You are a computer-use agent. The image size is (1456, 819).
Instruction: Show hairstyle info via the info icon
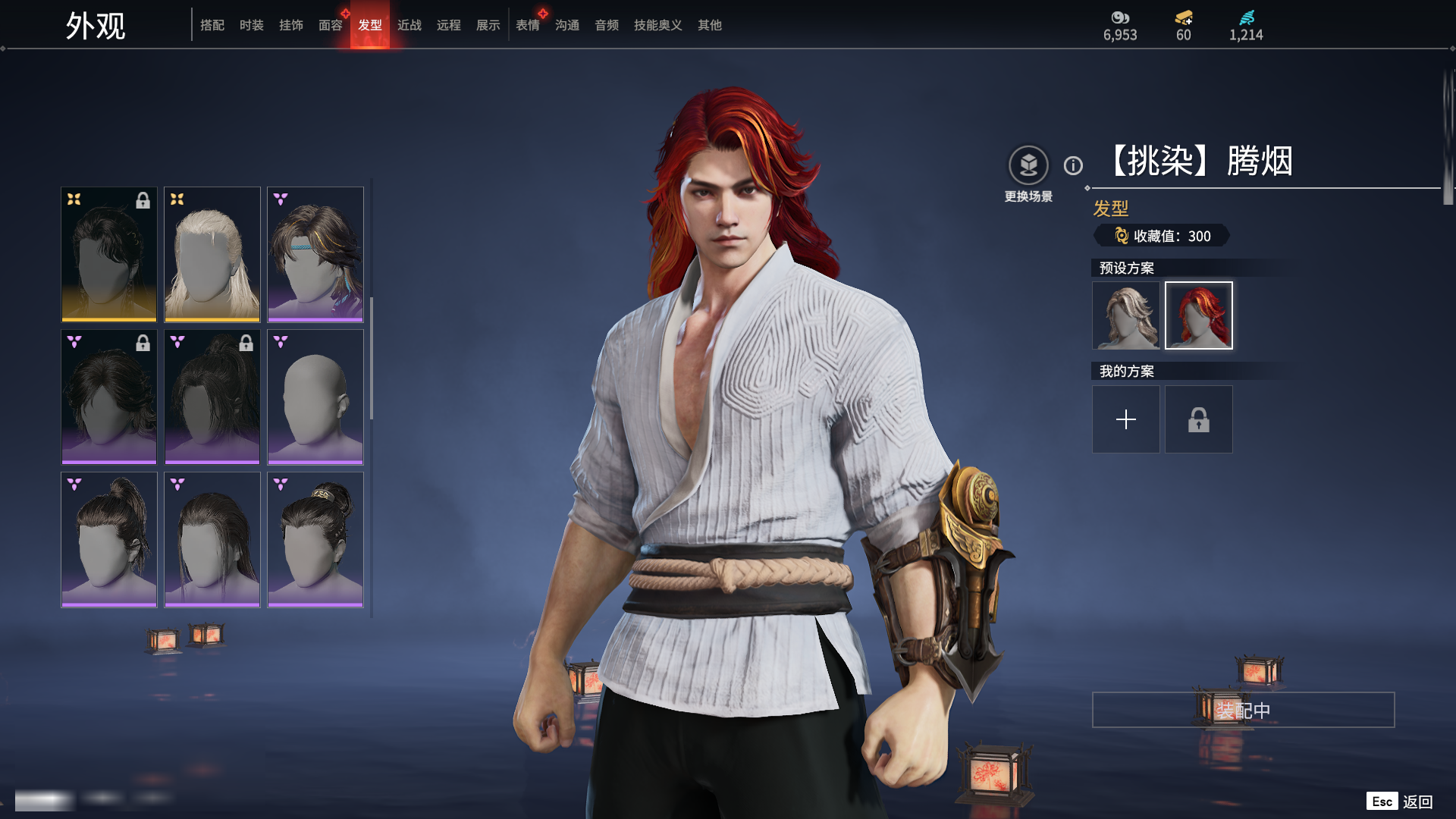click(x=1073, y=165)
